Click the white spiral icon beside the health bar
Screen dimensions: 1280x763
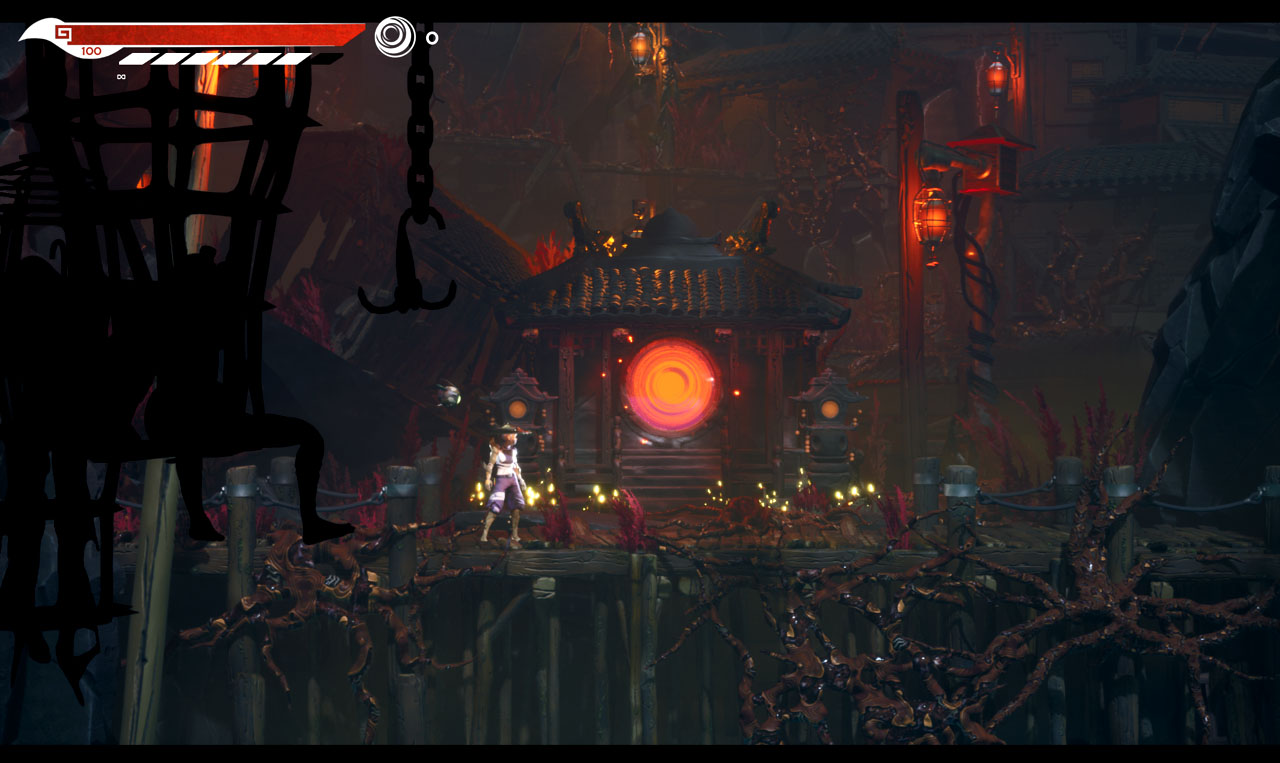click(395, 37)
